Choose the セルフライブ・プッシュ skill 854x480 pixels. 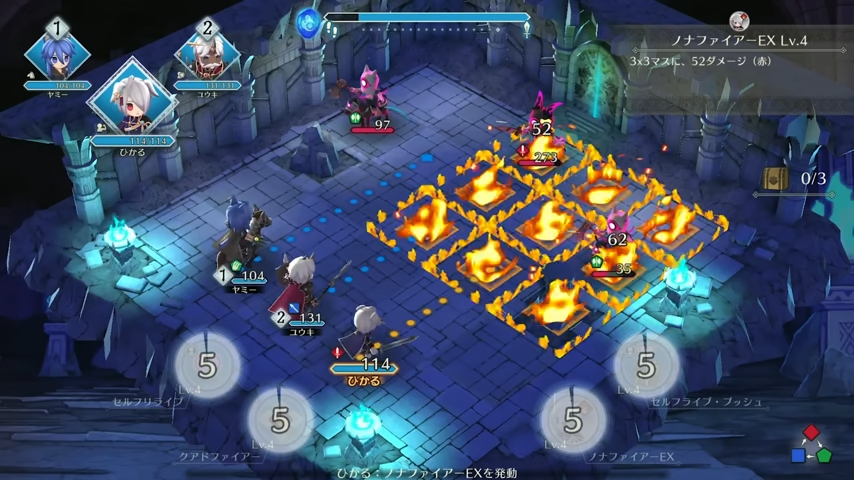click(x=646, y=365)
